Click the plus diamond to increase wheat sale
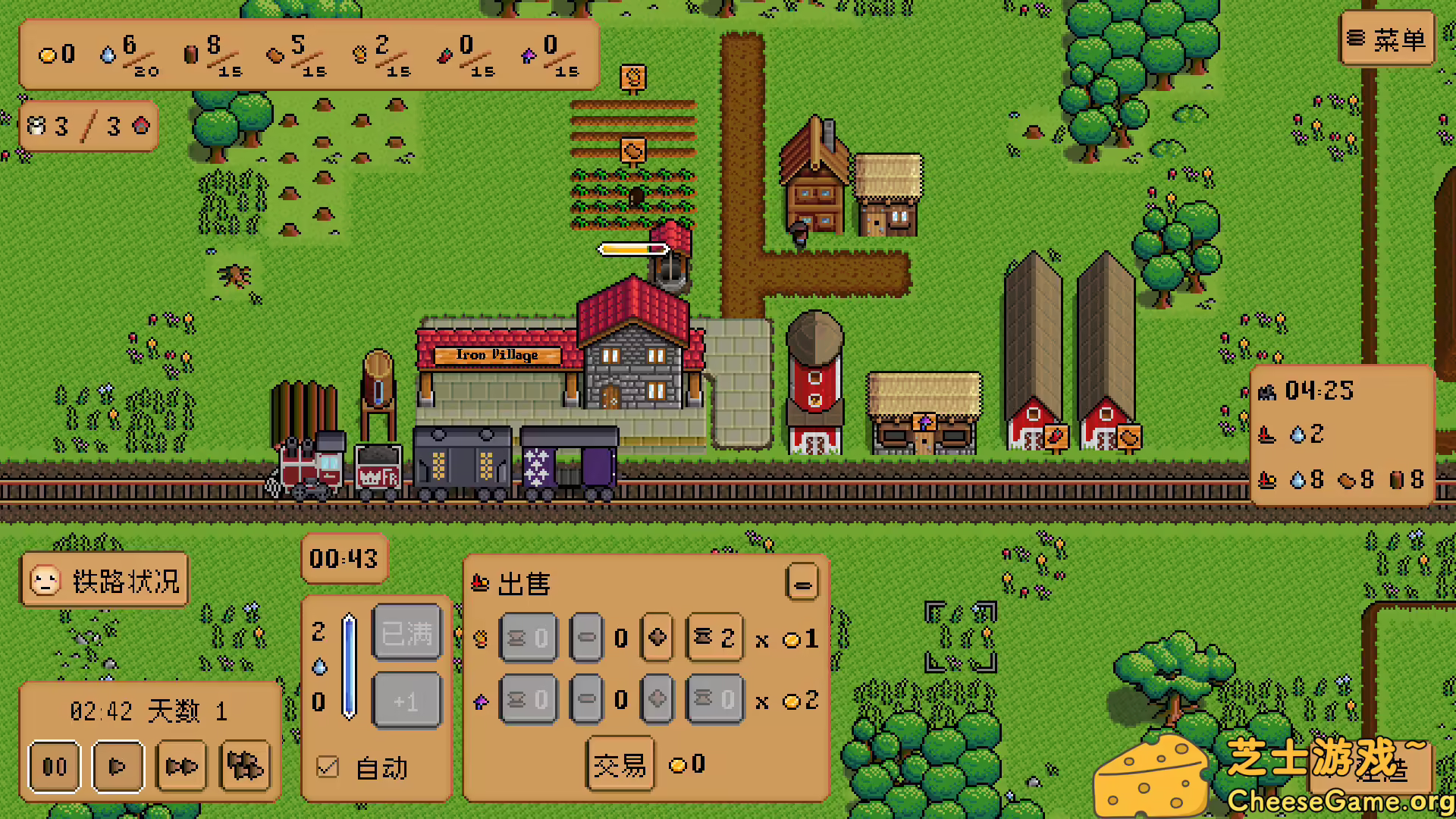The width and height of the screenshot is (1456, 819). click(657, 638)
